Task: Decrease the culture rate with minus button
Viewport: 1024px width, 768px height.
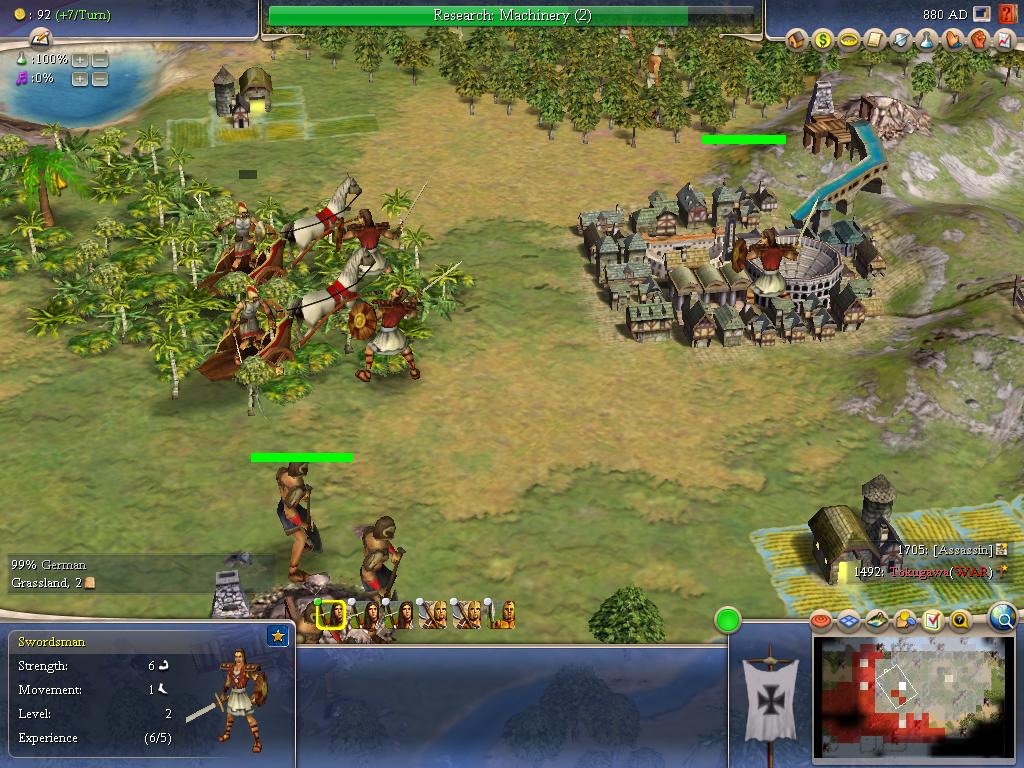Action: coord(100,79)
